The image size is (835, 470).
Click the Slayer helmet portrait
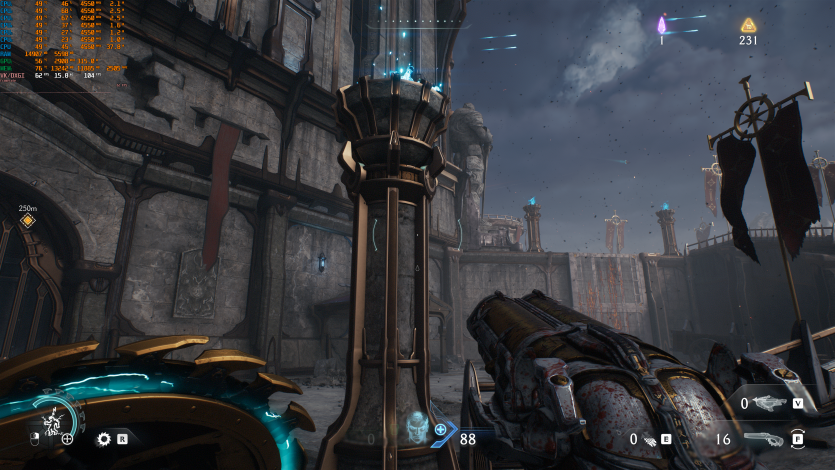point(414,427)
